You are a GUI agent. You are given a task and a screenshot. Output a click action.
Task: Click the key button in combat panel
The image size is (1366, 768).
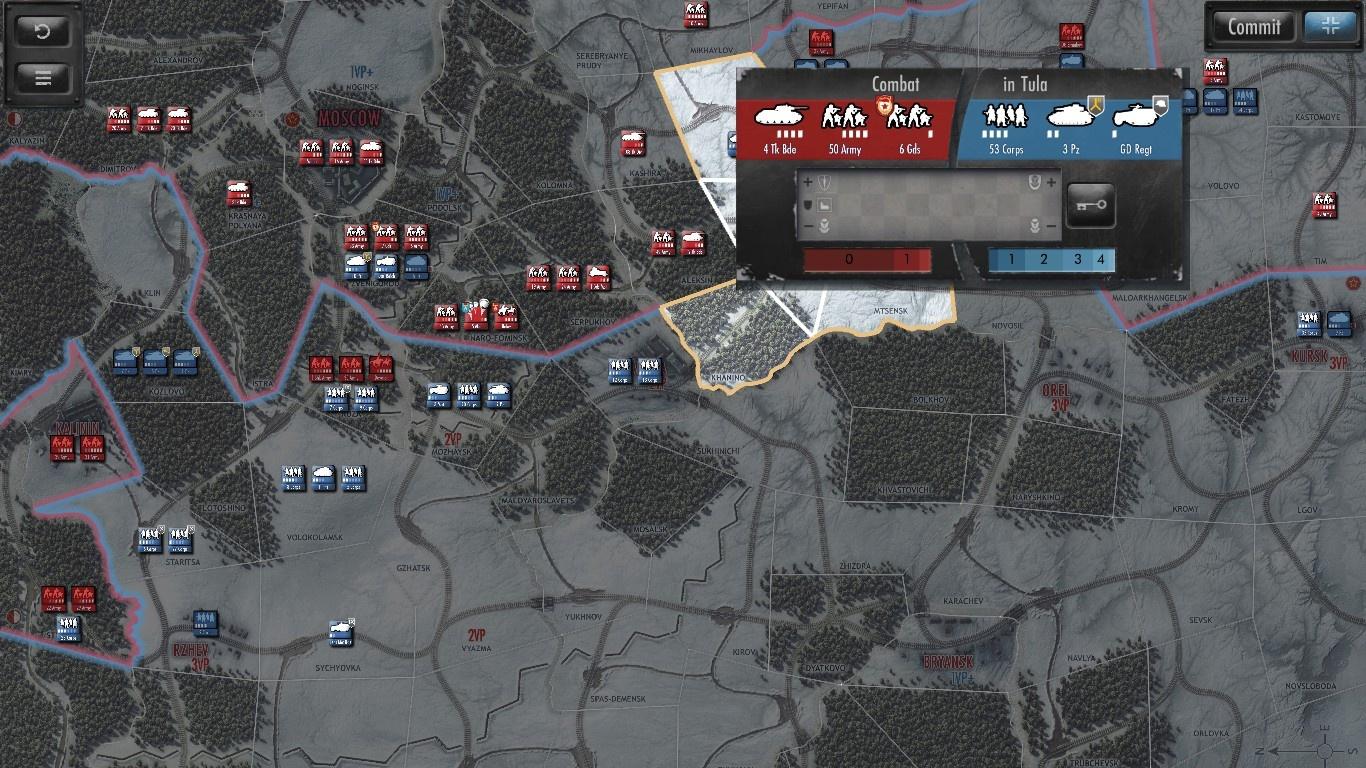(1090, 206)
